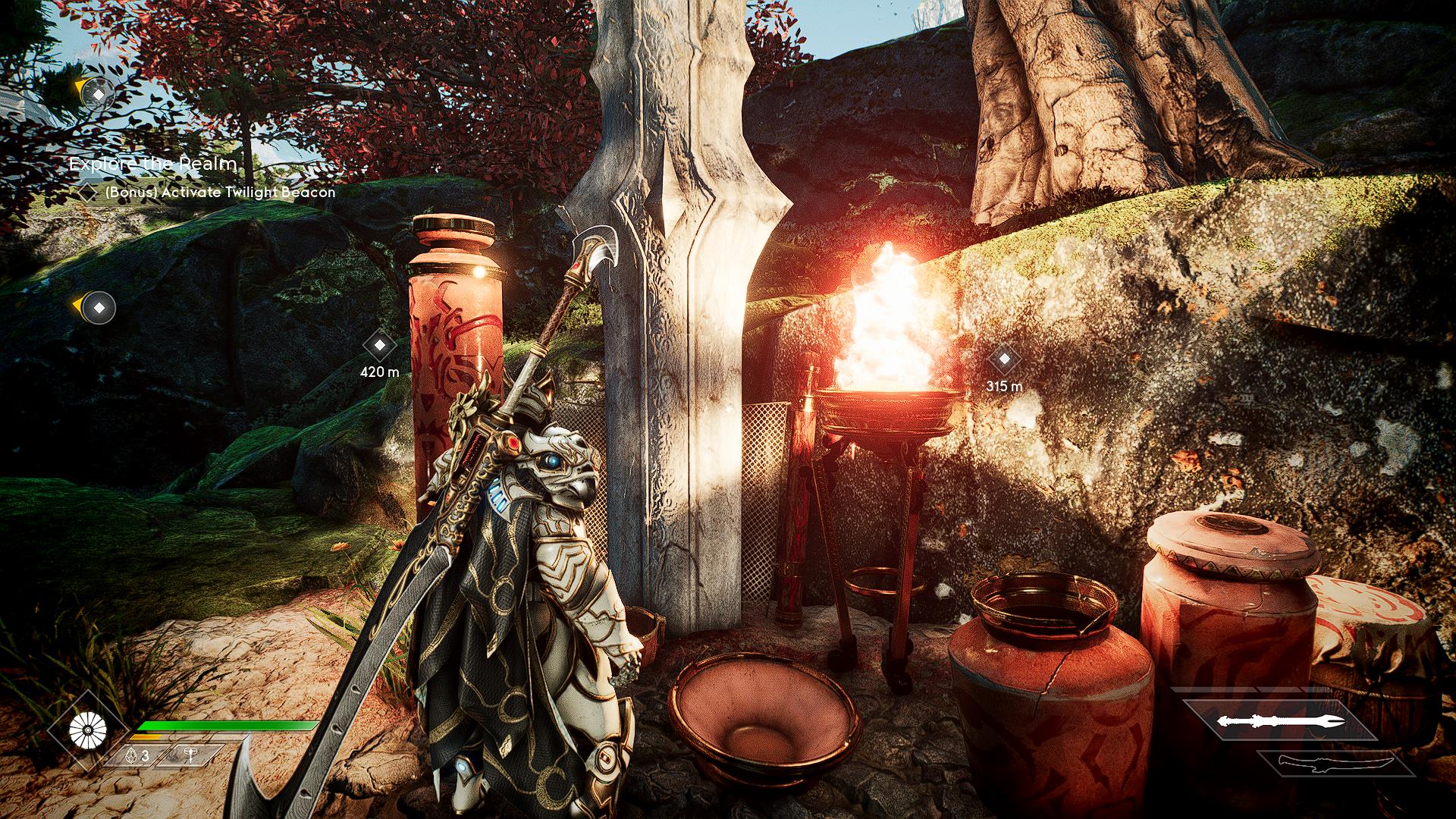Open the Explore the Realm quest tracker
Screen dimensions: 1456x819
click(153, 163)
